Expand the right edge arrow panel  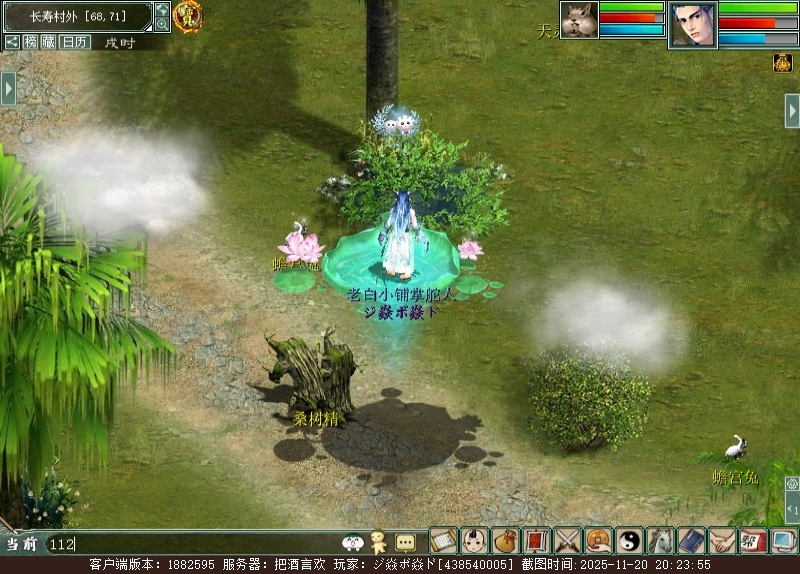[x=791, y=110]
